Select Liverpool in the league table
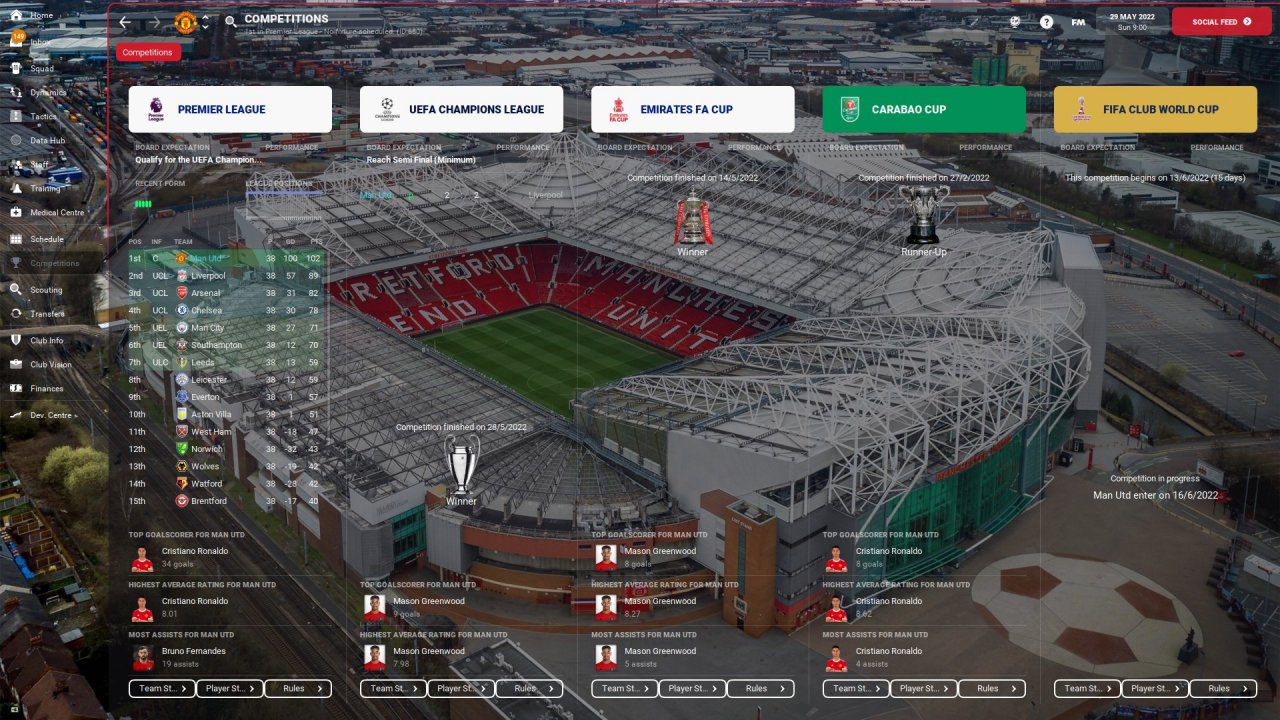This screenshot has height=720, width=1280. point(208,276)
